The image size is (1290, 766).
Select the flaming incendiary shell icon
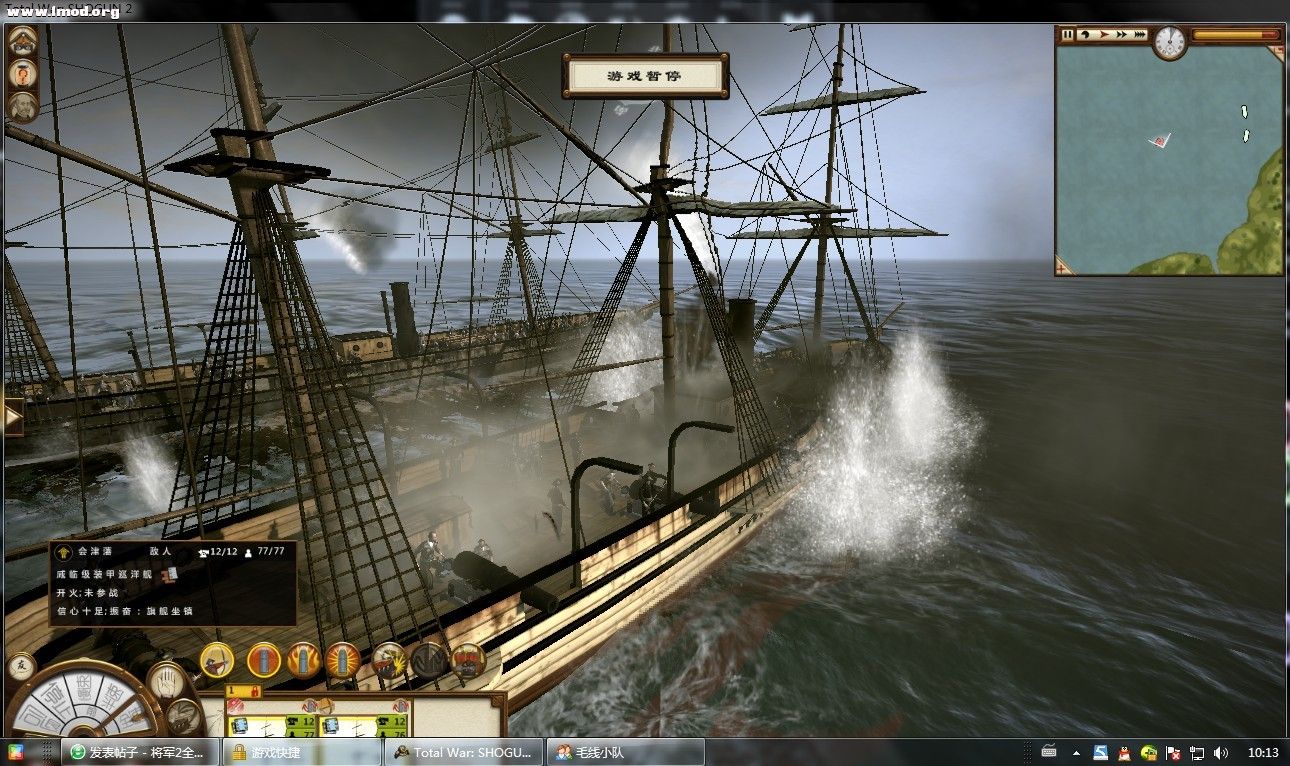pos(303,660)
